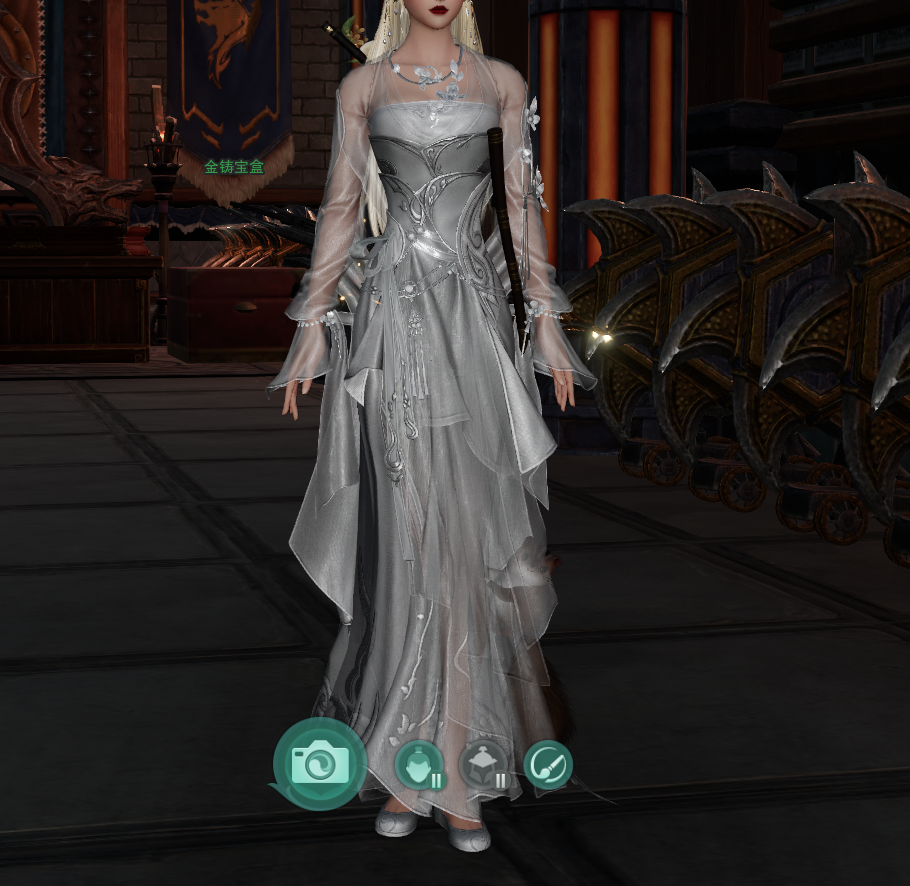Toggle the character head pause icon
Viewport: 910px width, 886px height.
click(x=420, y=766)
